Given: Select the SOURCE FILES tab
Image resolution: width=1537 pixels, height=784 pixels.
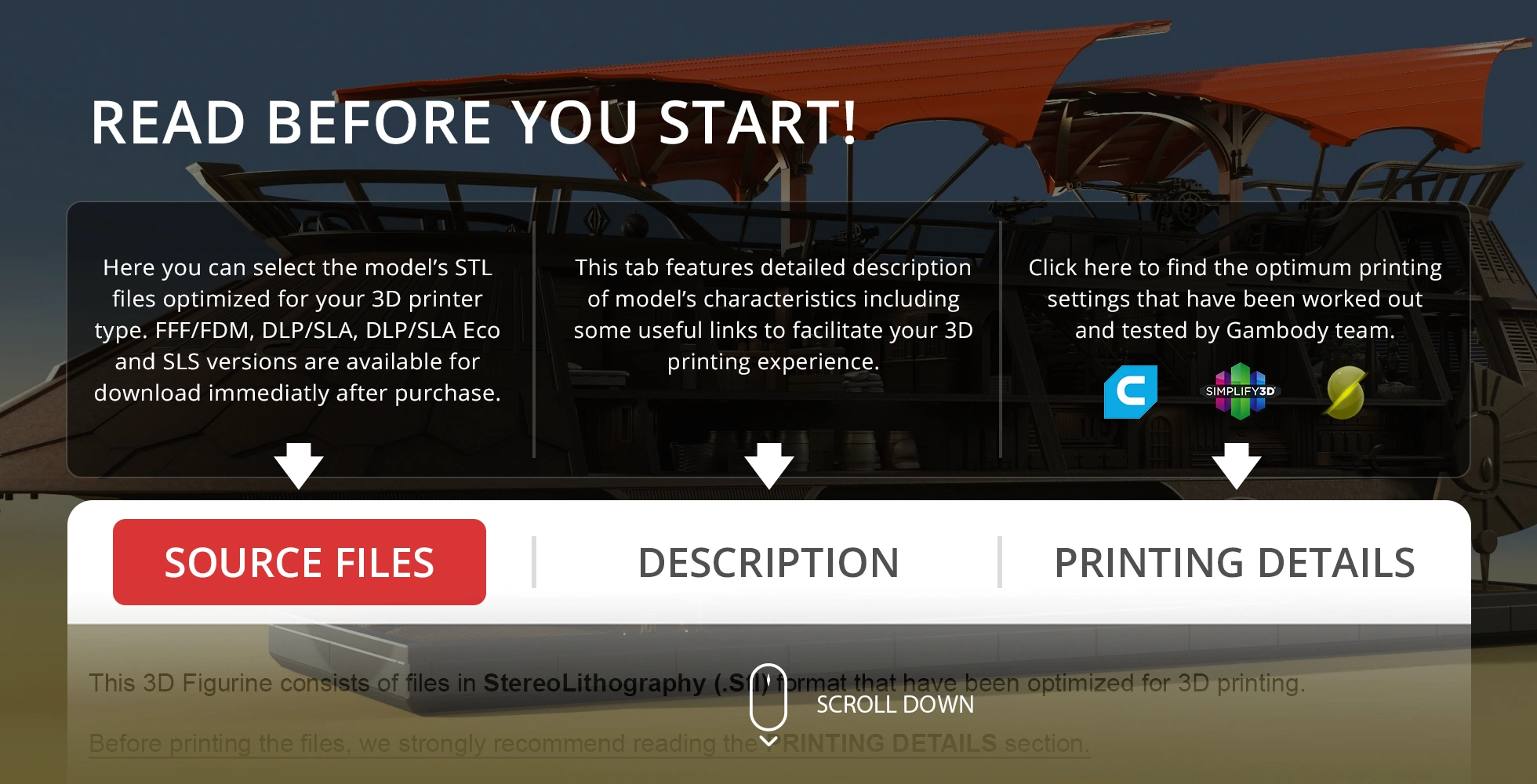Looking at the screenshot, I should [299, 562].
